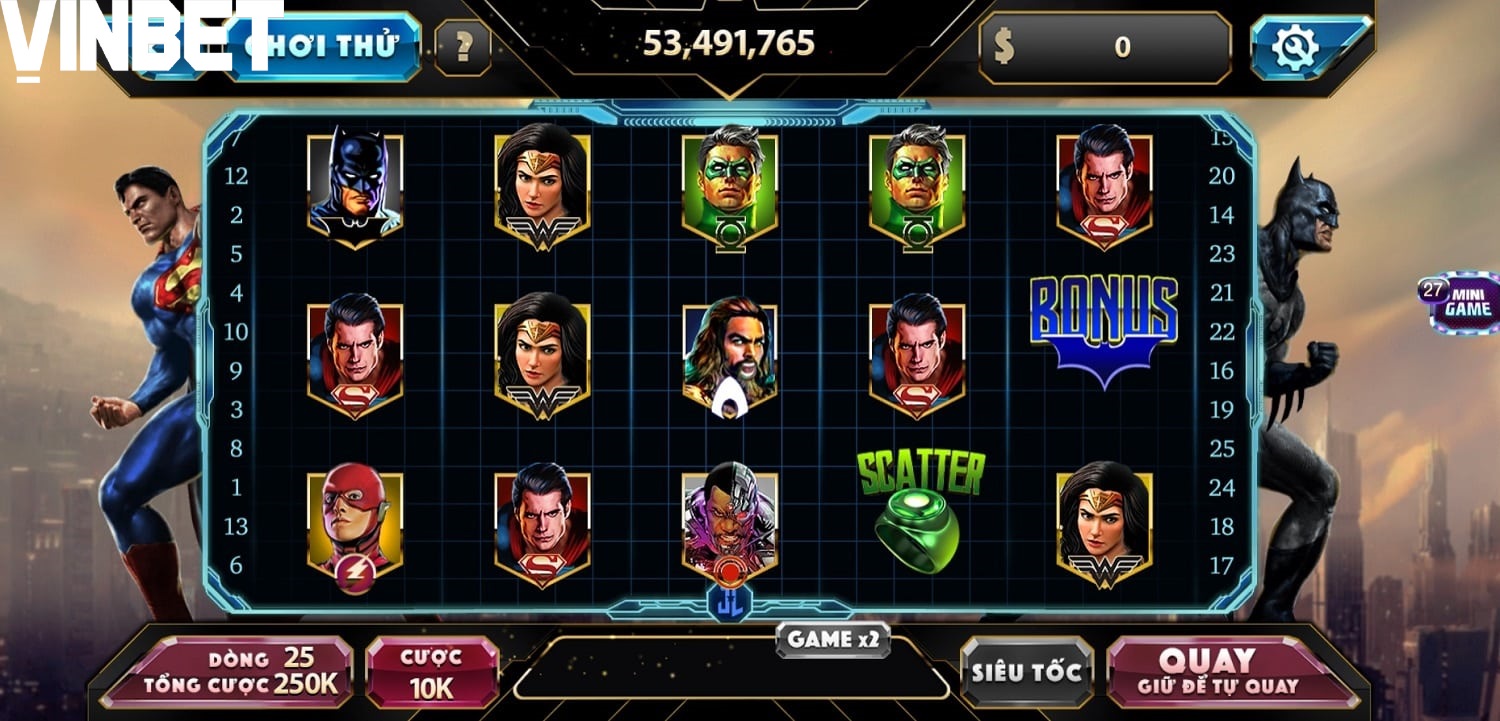Click the blue BONUS bat symbol
1500x721 pixels.
point(1104,330)
